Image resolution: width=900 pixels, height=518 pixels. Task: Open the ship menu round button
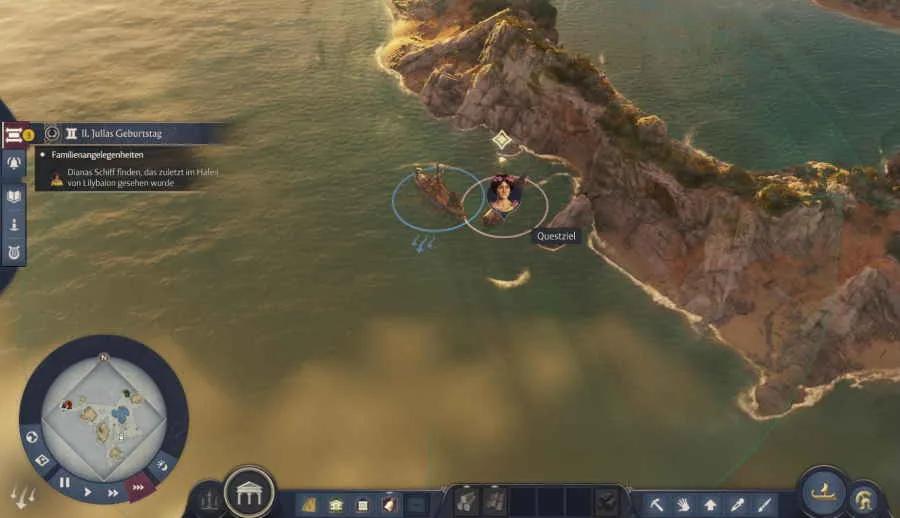(823, 491)
